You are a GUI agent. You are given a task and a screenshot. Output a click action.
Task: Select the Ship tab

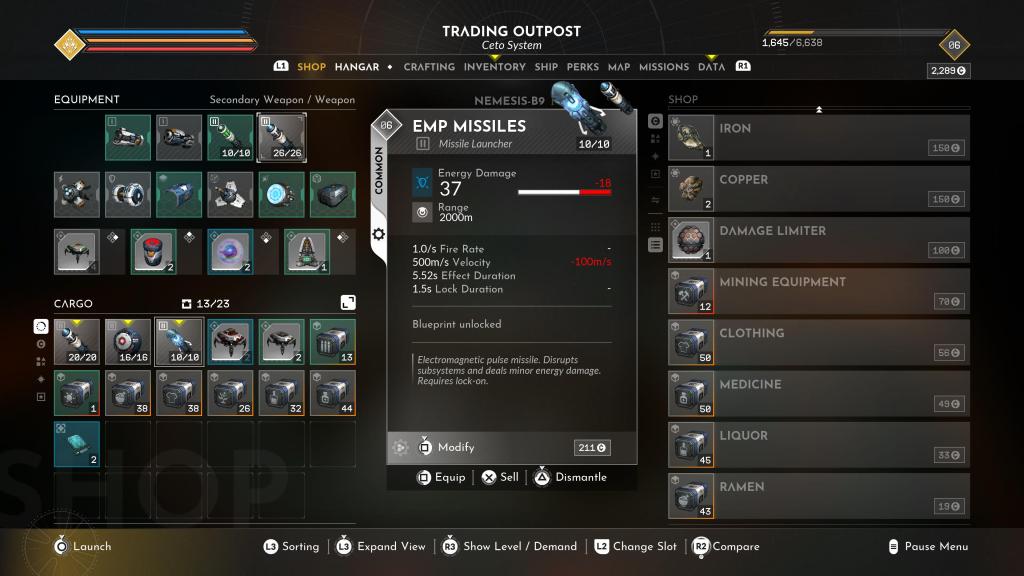coord(546,67)
